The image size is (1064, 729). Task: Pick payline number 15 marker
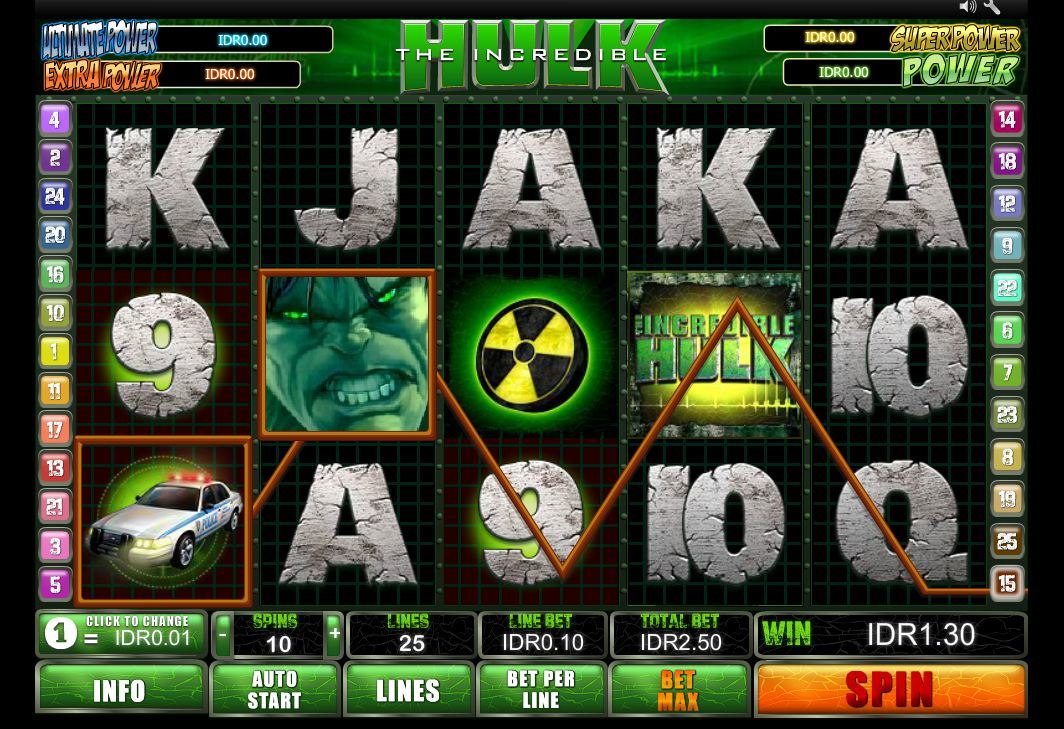click(x=1007, y=582)
